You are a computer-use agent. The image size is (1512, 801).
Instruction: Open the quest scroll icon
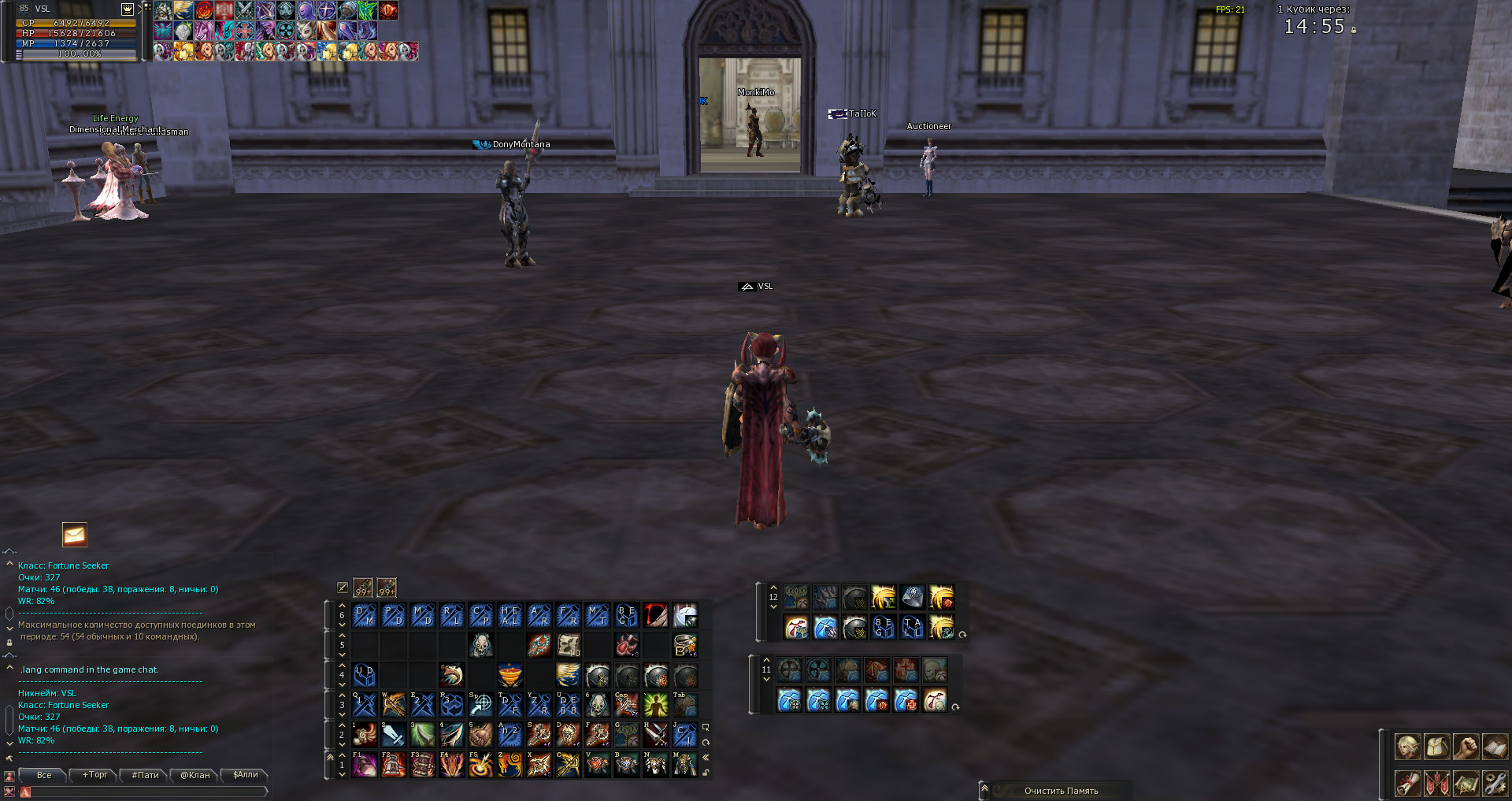pos(1407,783)
